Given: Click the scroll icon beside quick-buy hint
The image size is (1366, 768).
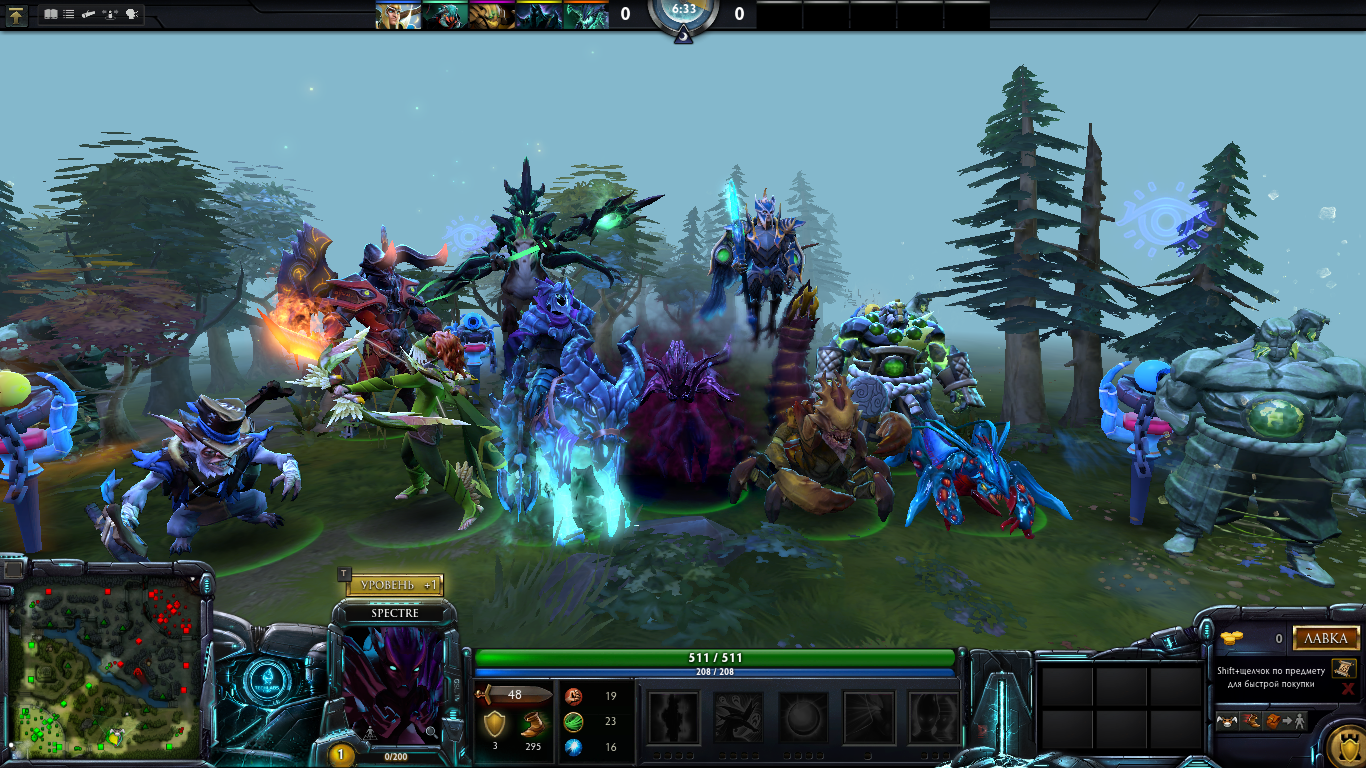Looking at the screenshot, I should tap(1345, 667).
